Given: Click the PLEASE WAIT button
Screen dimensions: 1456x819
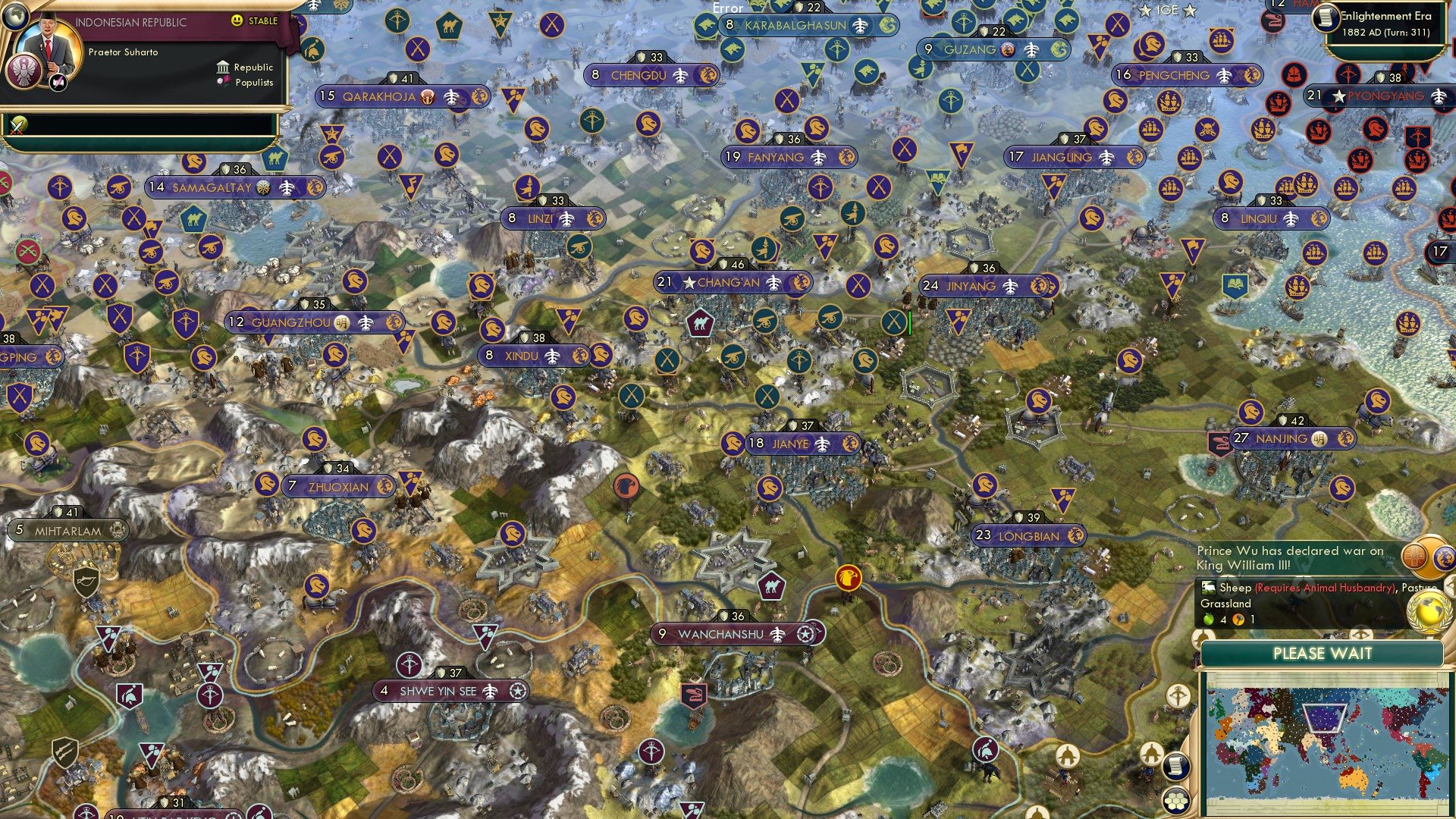Looking at the screenshot, I should coord(1324,653).
